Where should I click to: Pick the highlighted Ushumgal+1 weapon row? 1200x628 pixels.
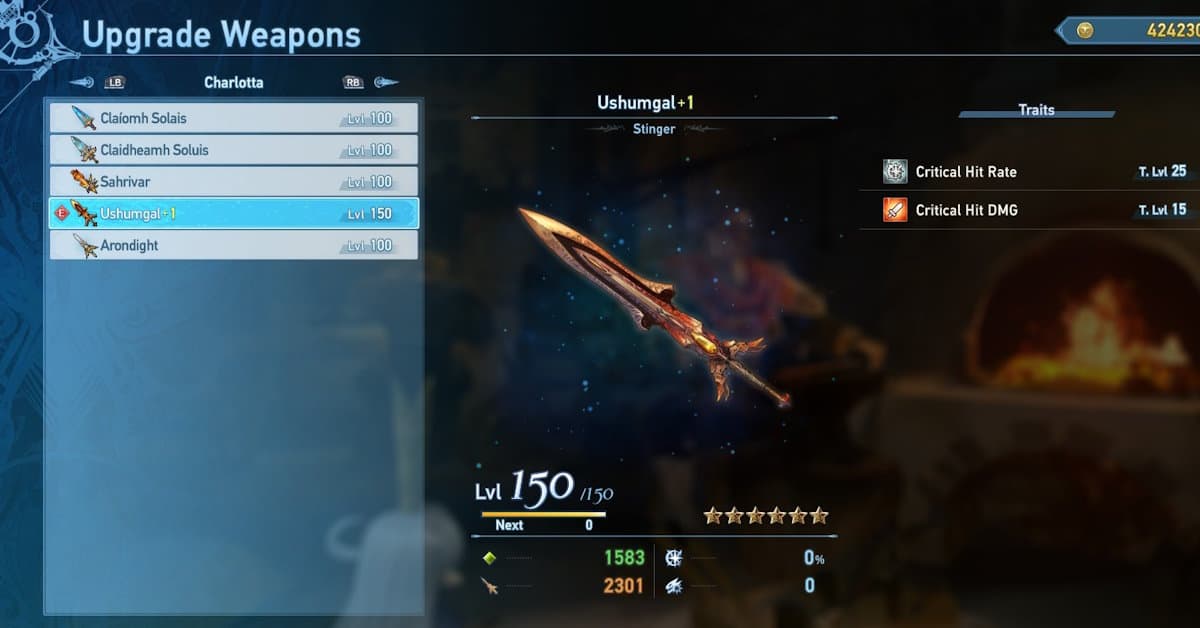point(233,214)
